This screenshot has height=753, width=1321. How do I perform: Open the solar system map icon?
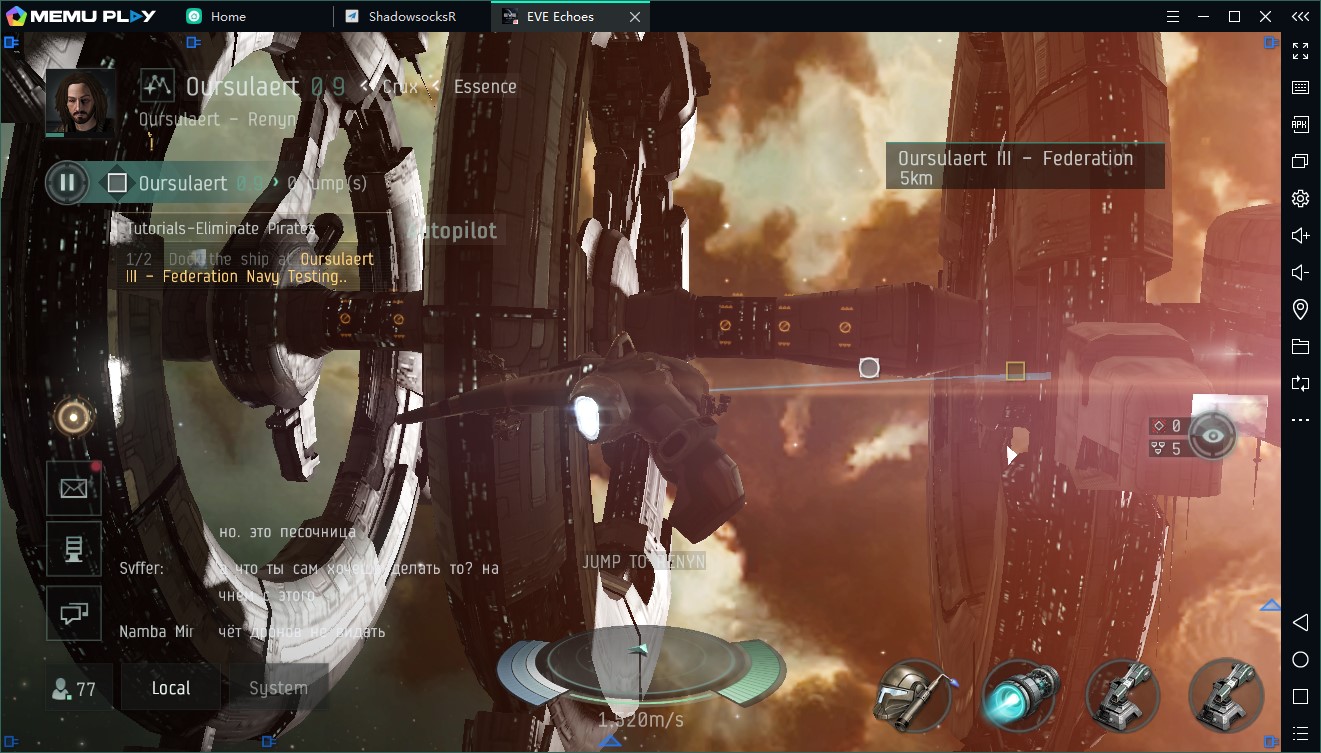coord(157,86)
